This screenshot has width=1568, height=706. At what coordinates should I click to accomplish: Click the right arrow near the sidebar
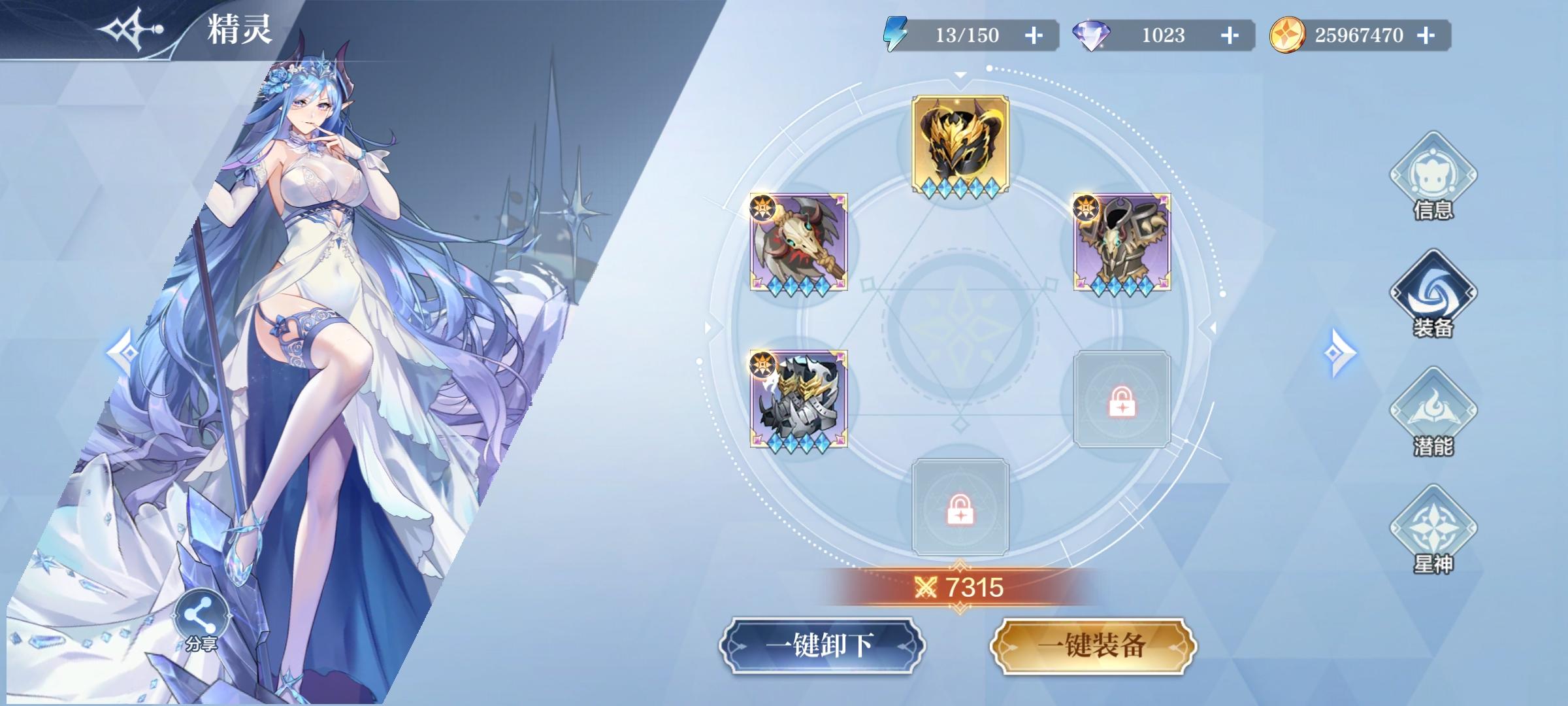[x=1341, y=353]
